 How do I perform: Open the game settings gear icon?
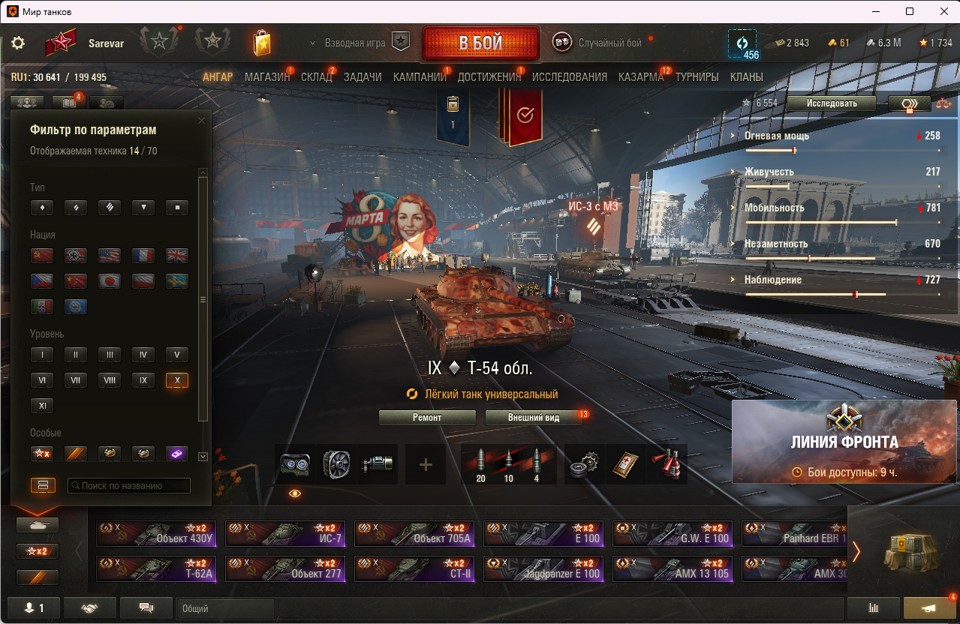pyautogui.click(x=18, y=43)
